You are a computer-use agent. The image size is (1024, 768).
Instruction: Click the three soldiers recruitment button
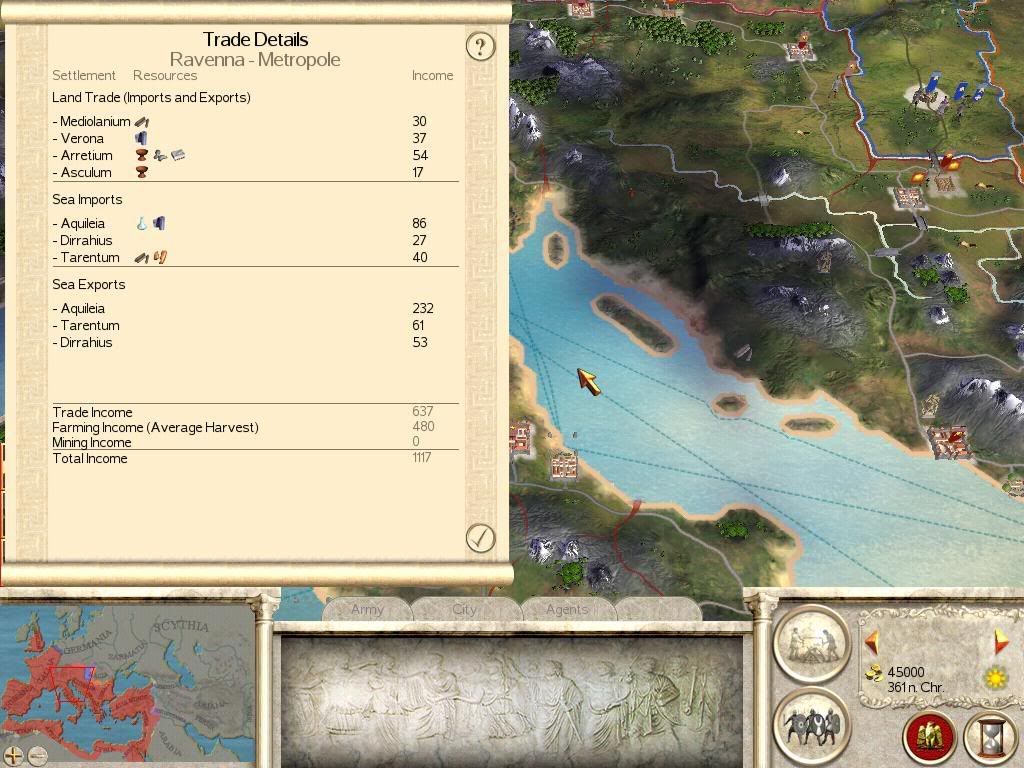811,725
